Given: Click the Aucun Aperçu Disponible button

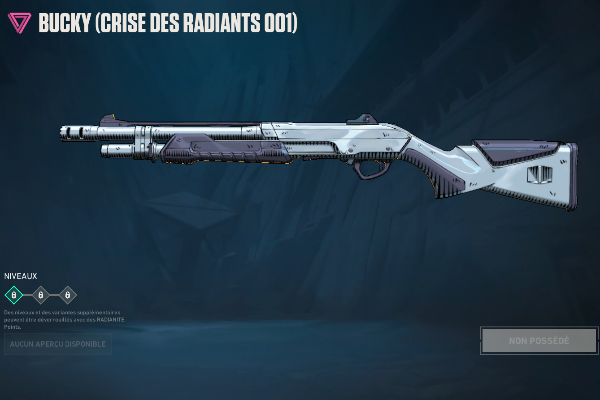Looking at the screenshot, I should 57,344.
